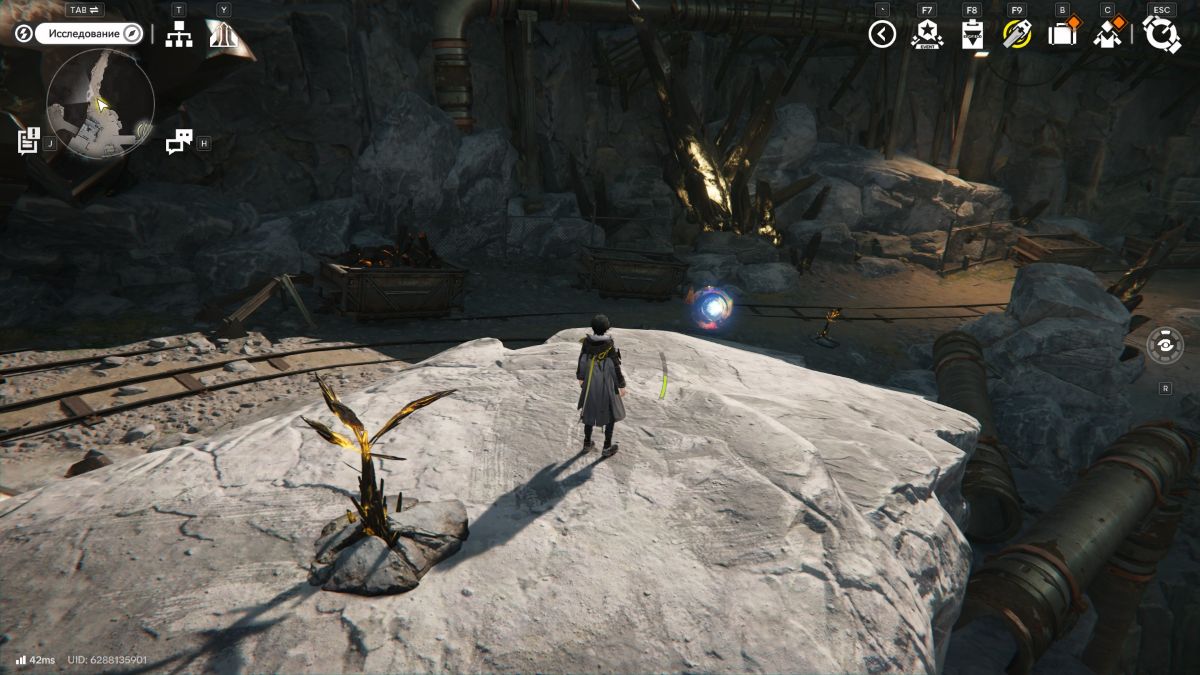Open the main menu ring icon

pyautogui.click(x=1162, y=34)
